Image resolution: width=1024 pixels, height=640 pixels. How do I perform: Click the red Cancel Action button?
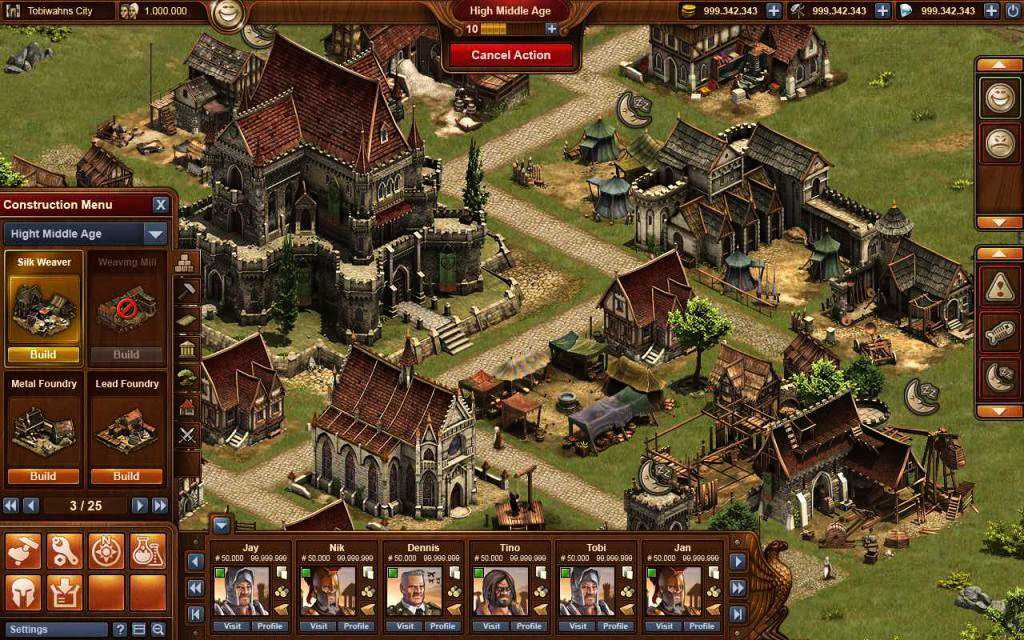click(511, 55)
